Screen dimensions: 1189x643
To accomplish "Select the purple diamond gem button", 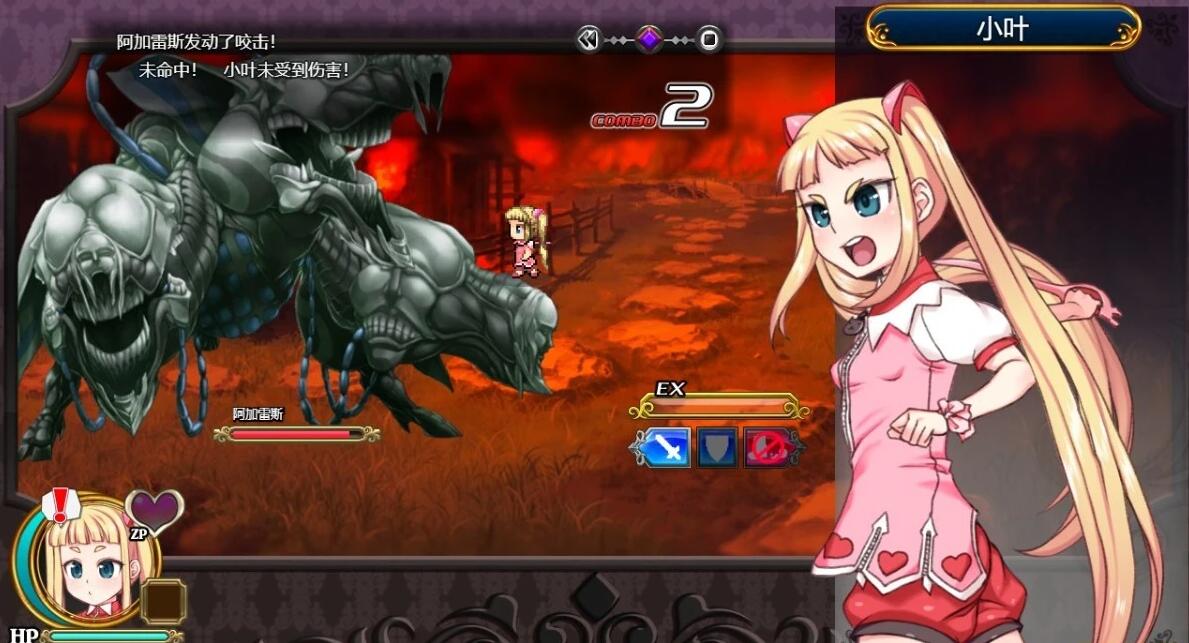I will coord(649,39).
